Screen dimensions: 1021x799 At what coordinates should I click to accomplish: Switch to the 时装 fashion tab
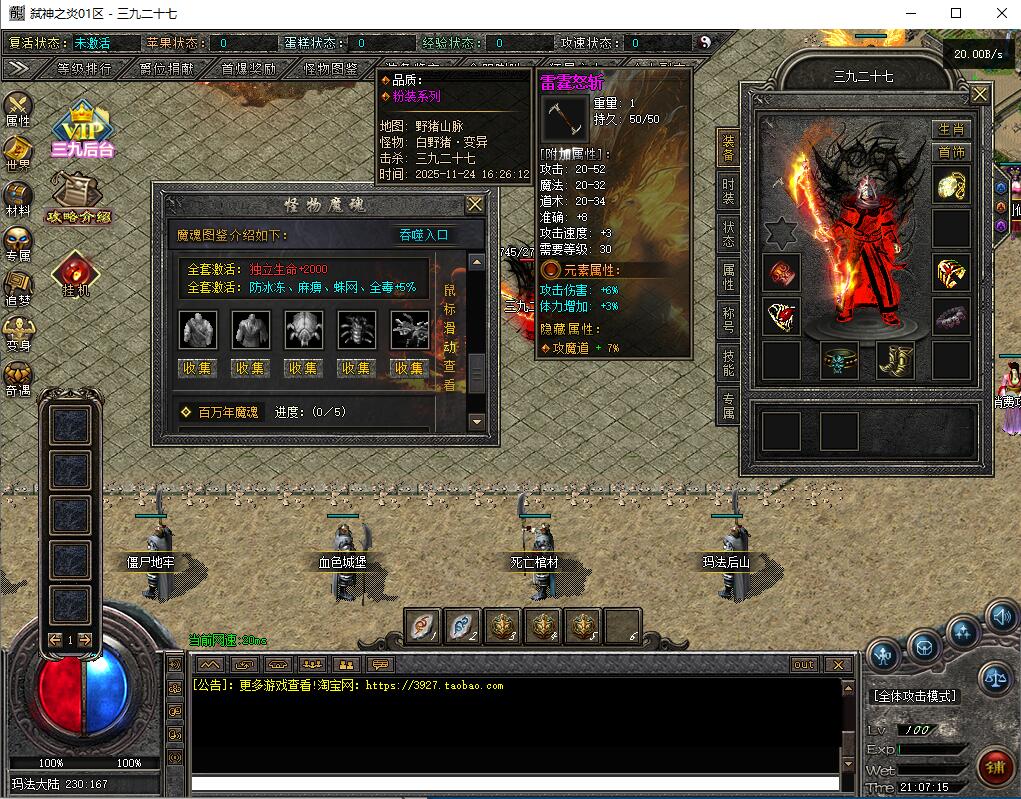(x=728, y=191)
